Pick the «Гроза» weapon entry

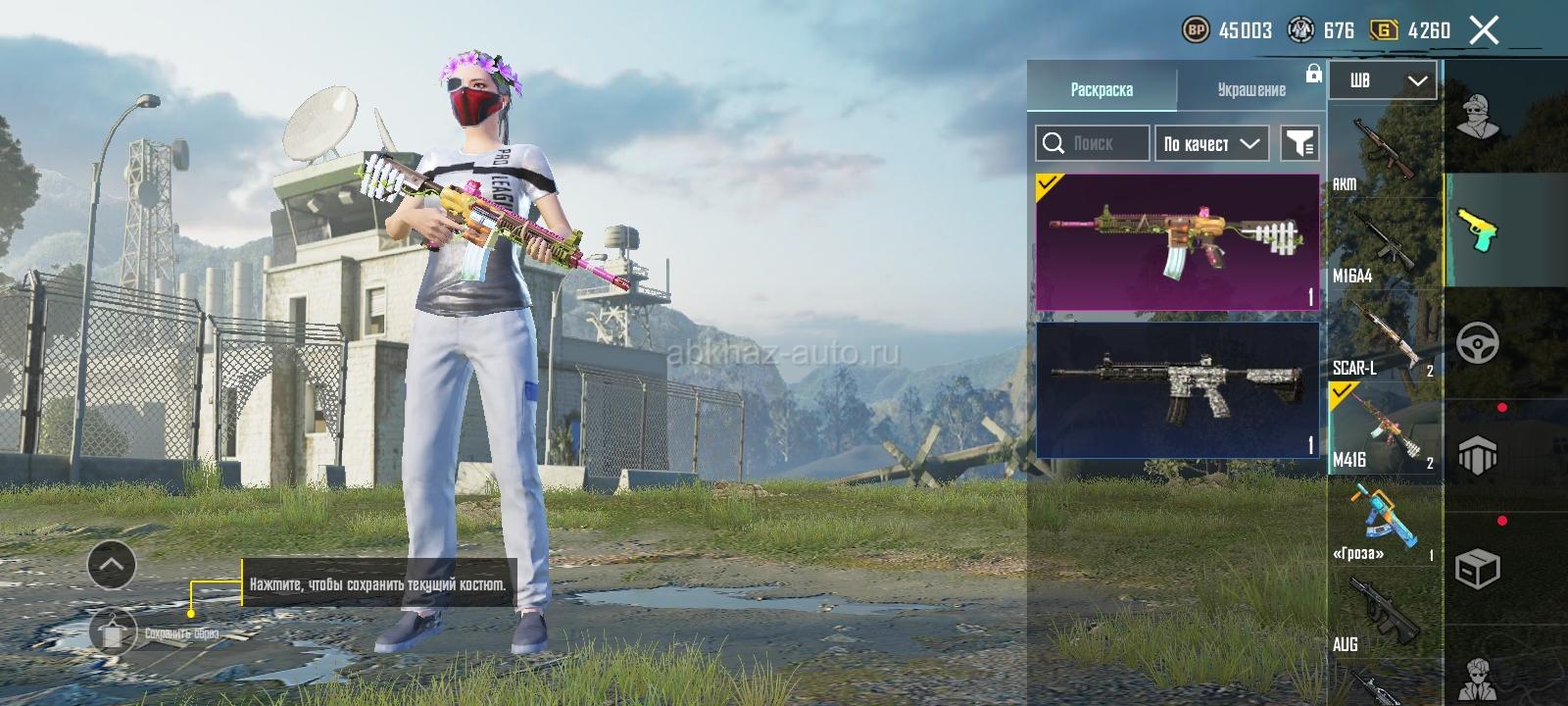(1384, 521)
